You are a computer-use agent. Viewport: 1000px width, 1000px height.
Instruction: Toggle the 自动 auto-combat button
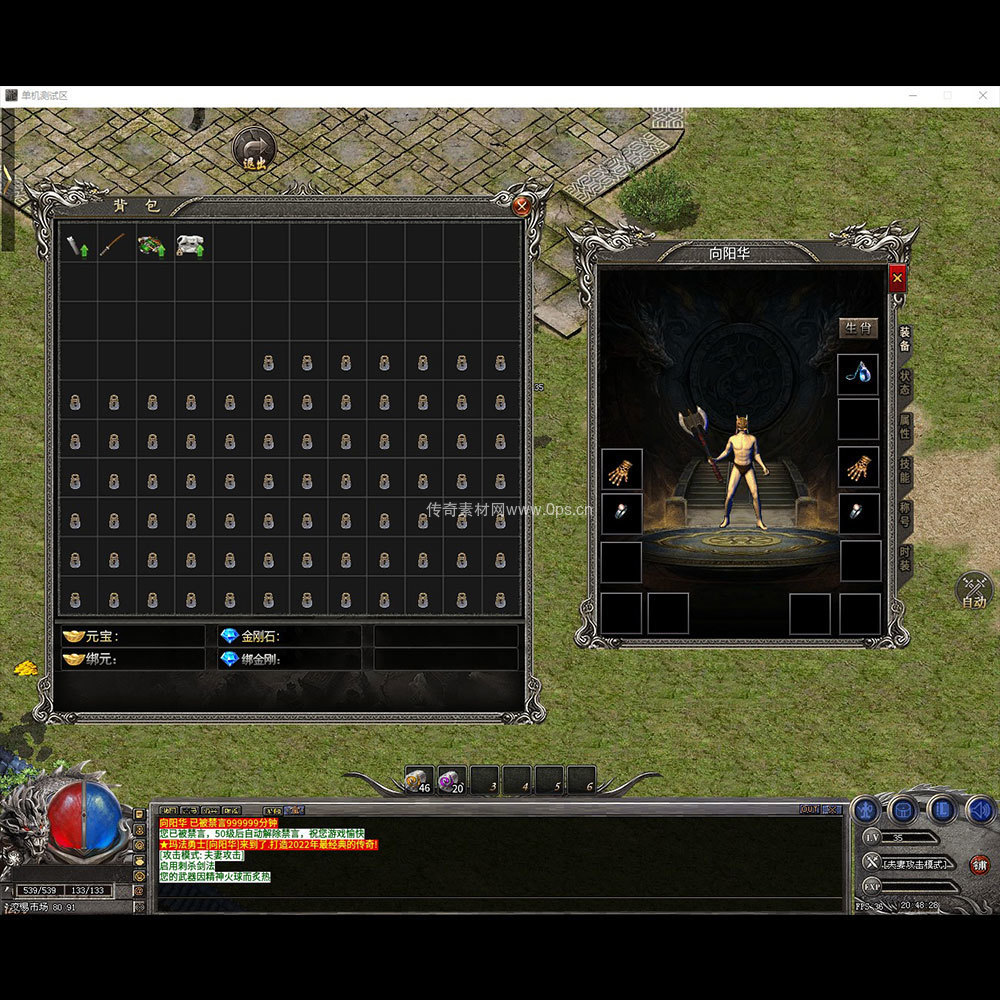[973, 590]
